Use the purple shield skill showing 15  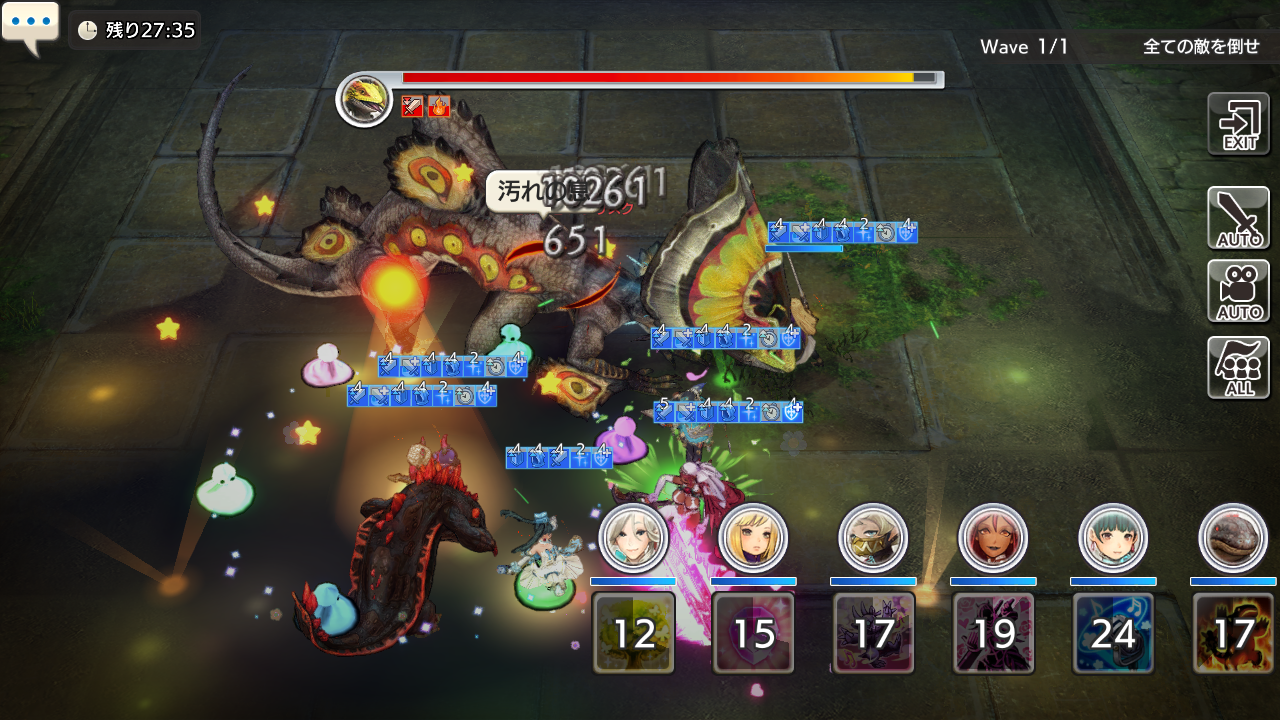pyautogui.click(x=753, y=633)
